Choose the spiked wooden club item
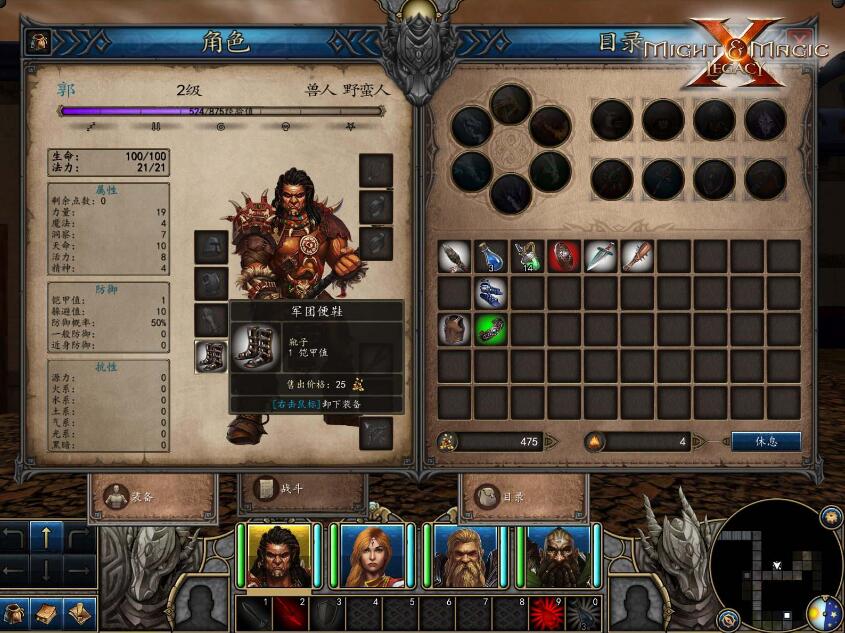This screenshot has height=633, width=845. [637, 256]
